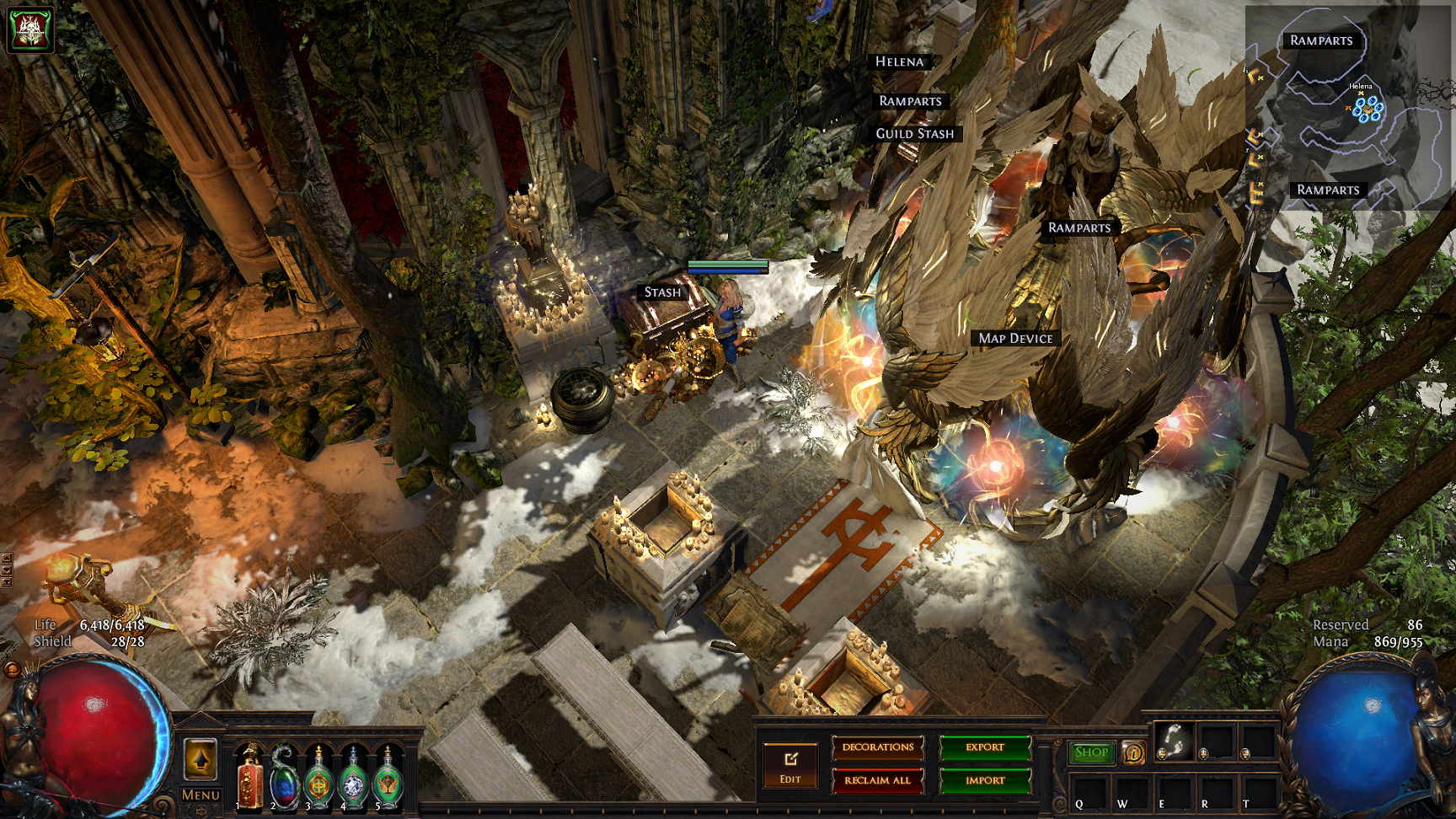Open the hideout Edit mode

pyautogui.click(x=790, y=766)
